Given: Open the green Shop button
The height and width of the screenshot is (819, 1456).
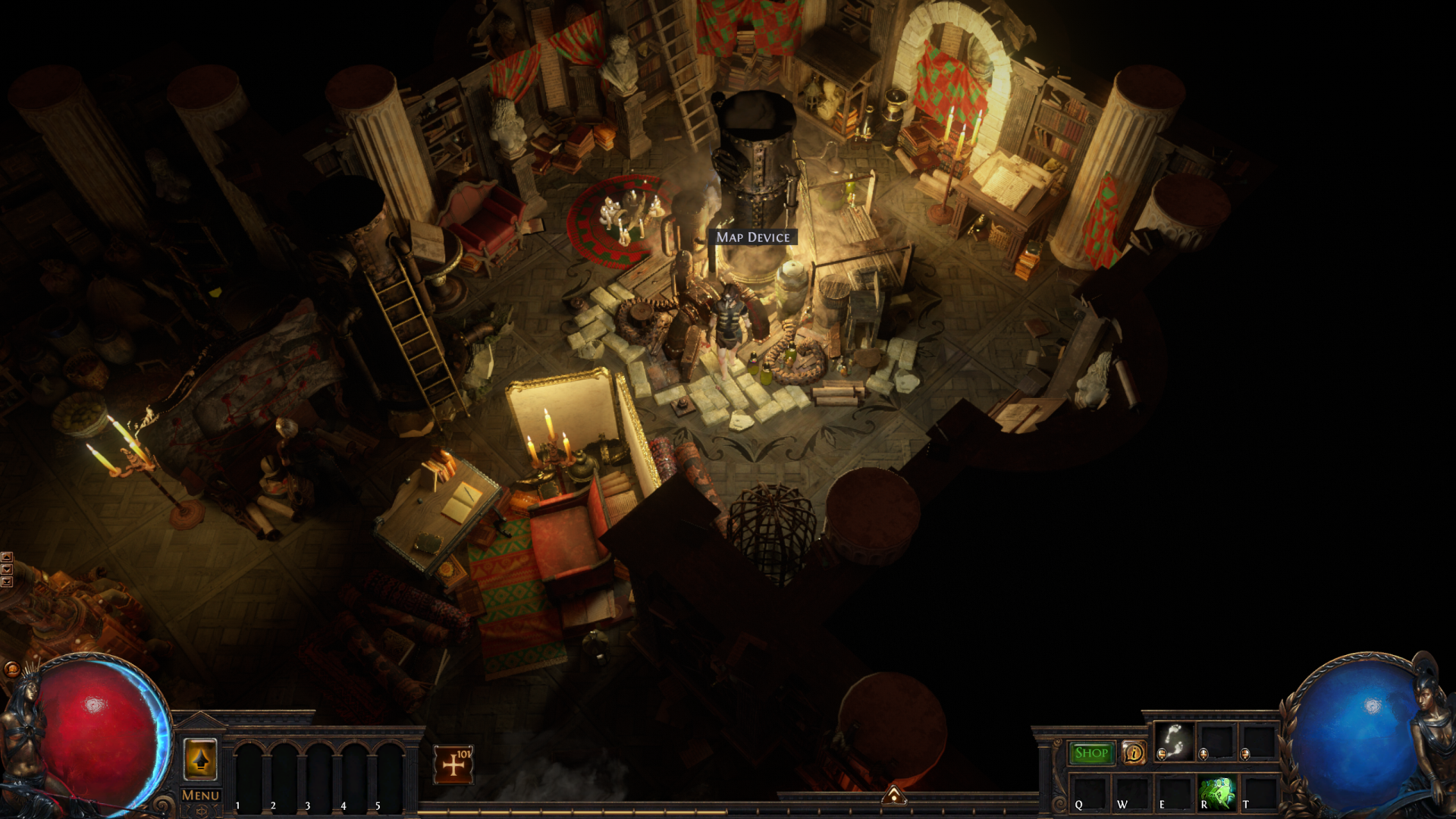Looking at the screenshot, I should coord(1091,753).
